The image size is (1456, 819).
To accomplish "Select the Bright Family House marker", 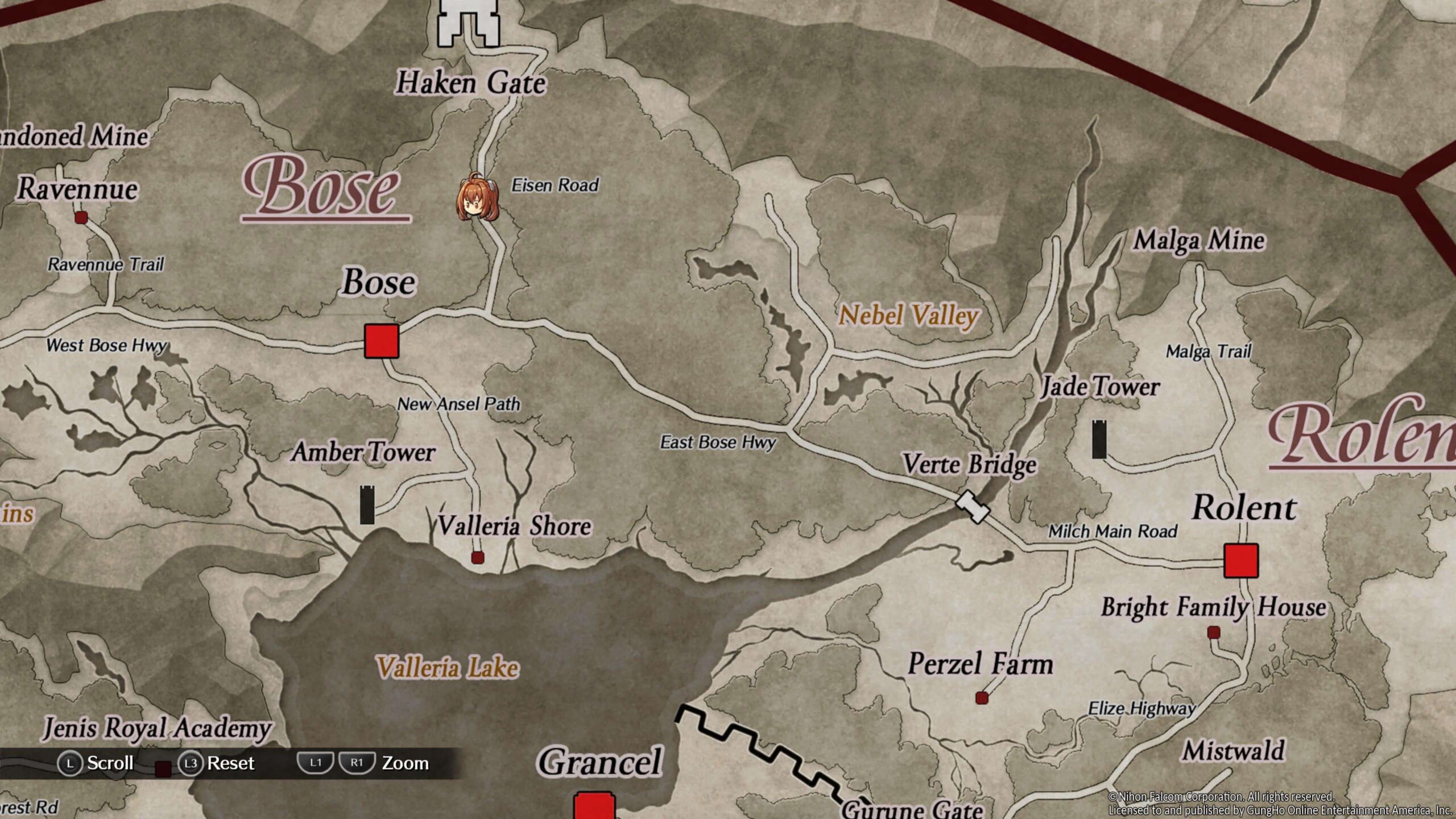I will tap(1214, 632).
